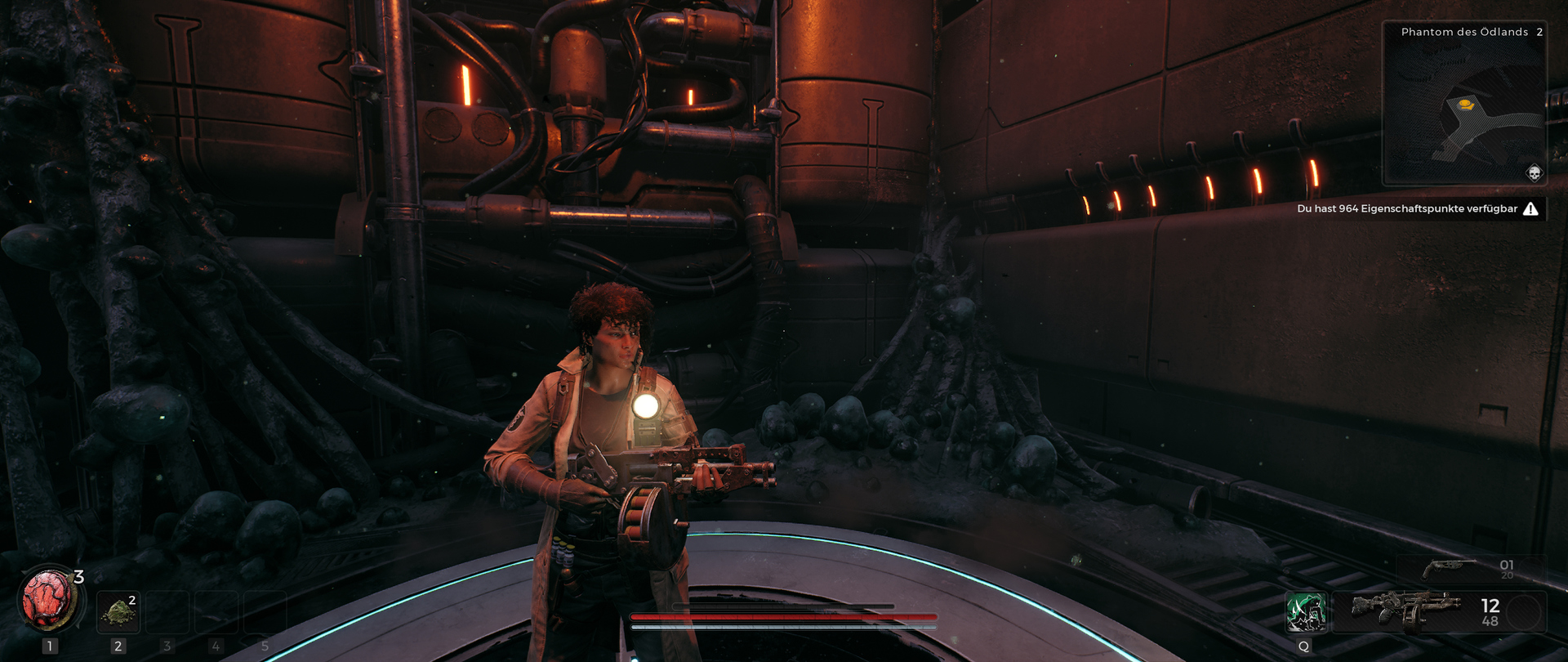Open the Eigenschaftspunkte verfügbar notification

point(1416,209)
